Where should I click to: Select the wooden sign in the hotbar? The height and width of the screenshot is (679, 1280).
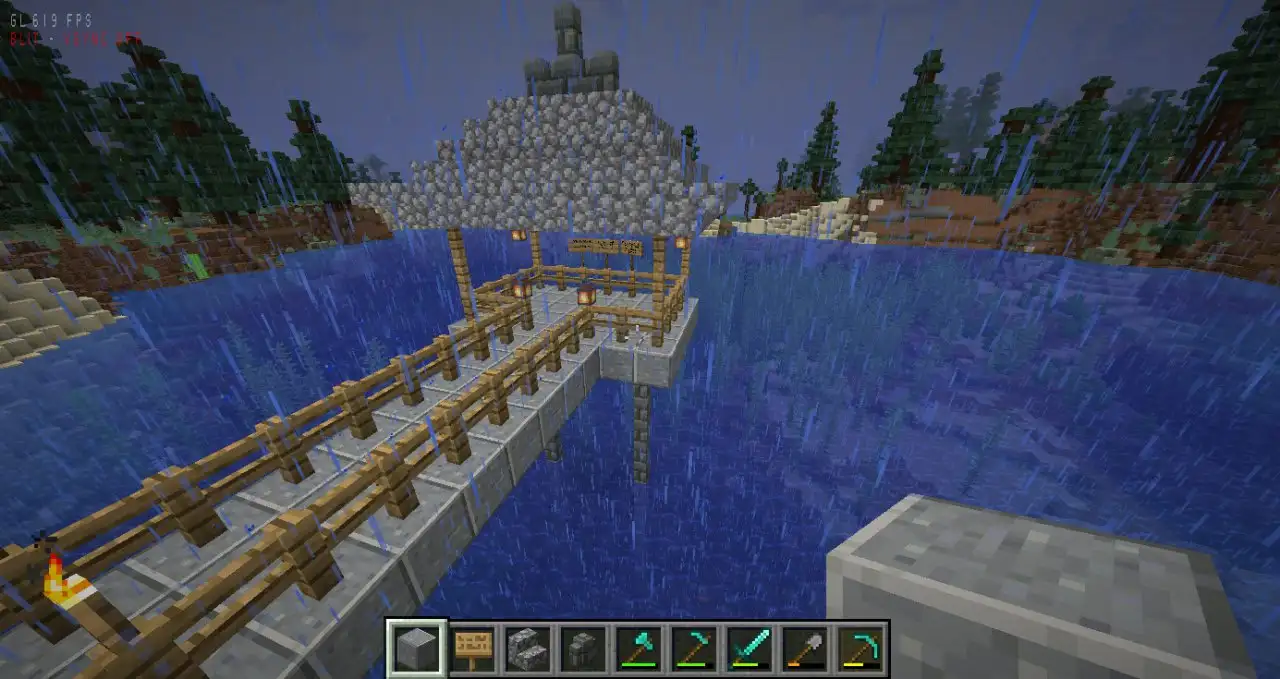point(472,648)
